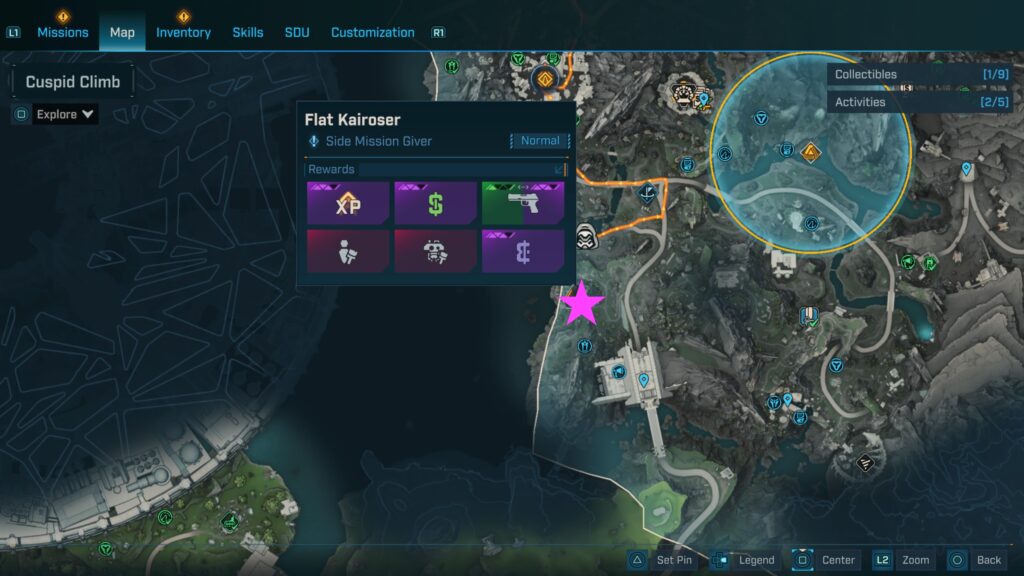This screenshot has width=1024, height=576.
Task: Open the SDU tab
Action: click(297, 32)
